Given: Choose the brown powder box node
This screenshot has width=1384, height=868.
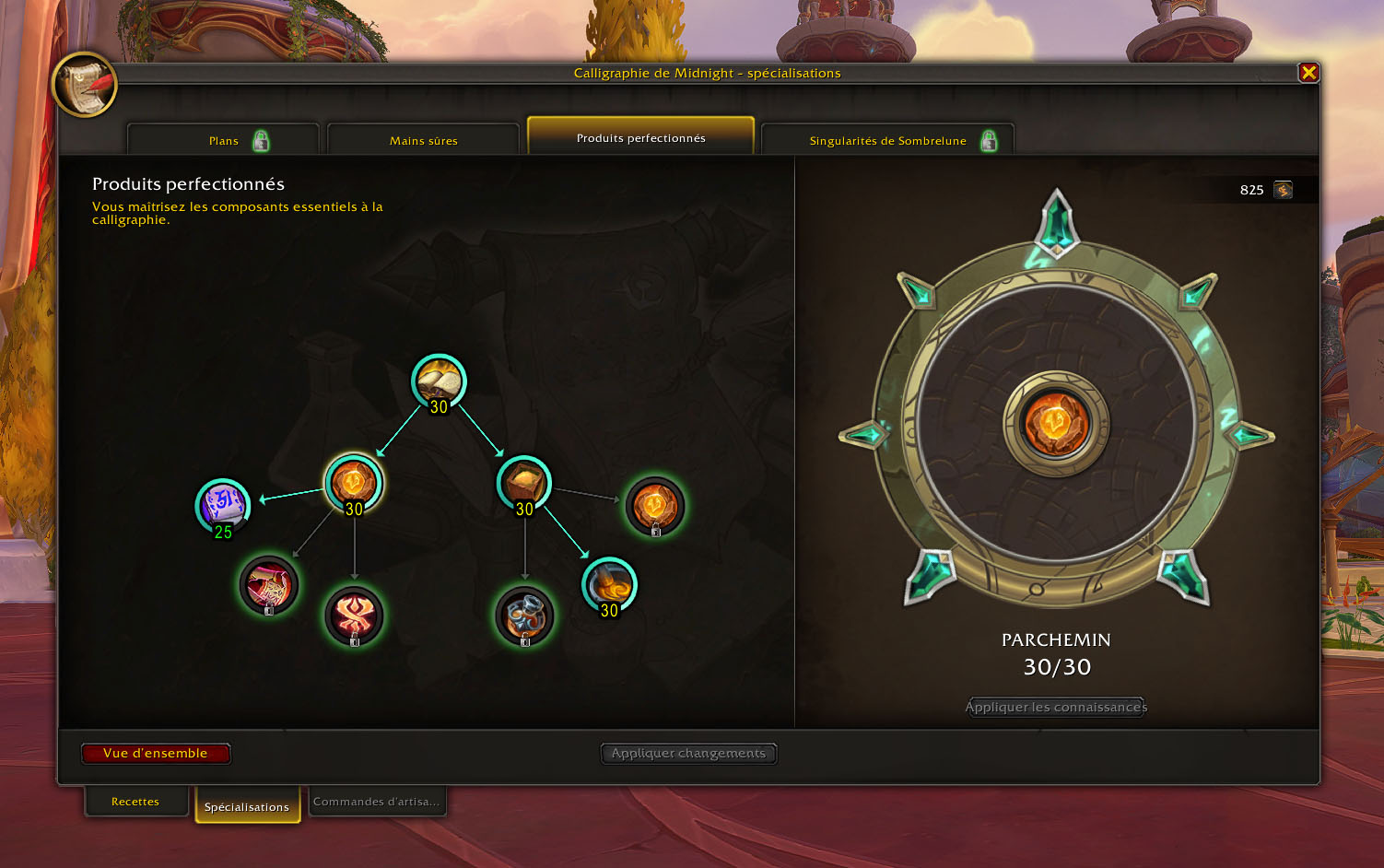Looking at the screenshot, I should [x=523, y=483].
